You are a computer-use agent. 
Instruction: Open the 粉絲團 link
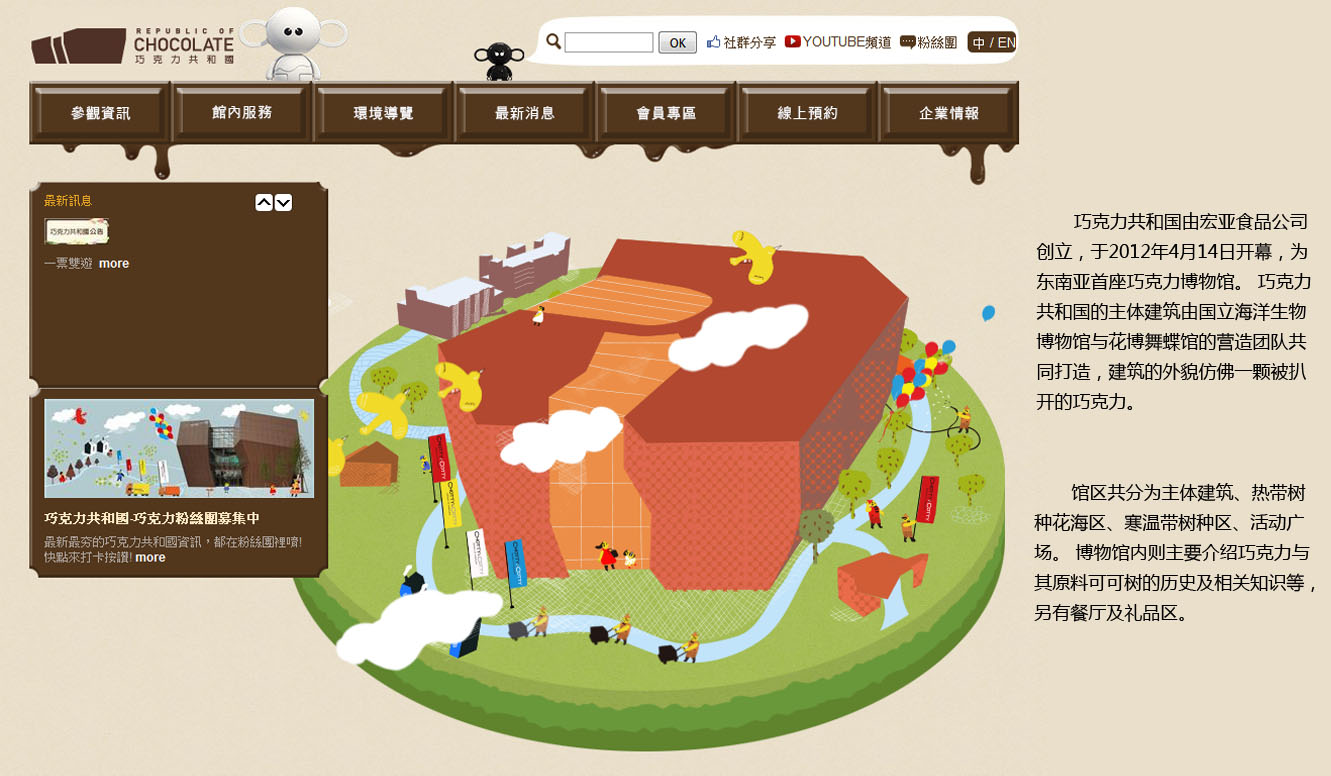coord(929,43)
